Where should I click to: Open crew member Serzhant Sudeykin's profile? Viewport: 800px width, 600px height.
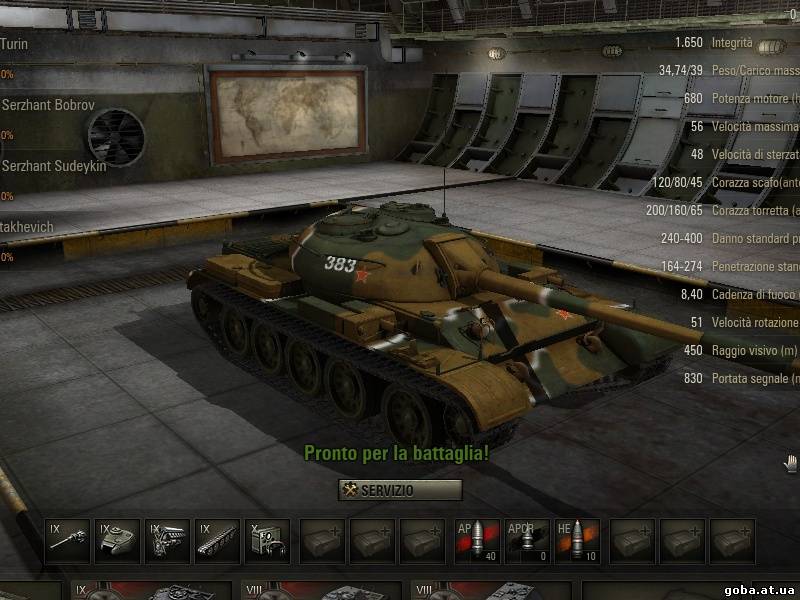coord(52,165)
